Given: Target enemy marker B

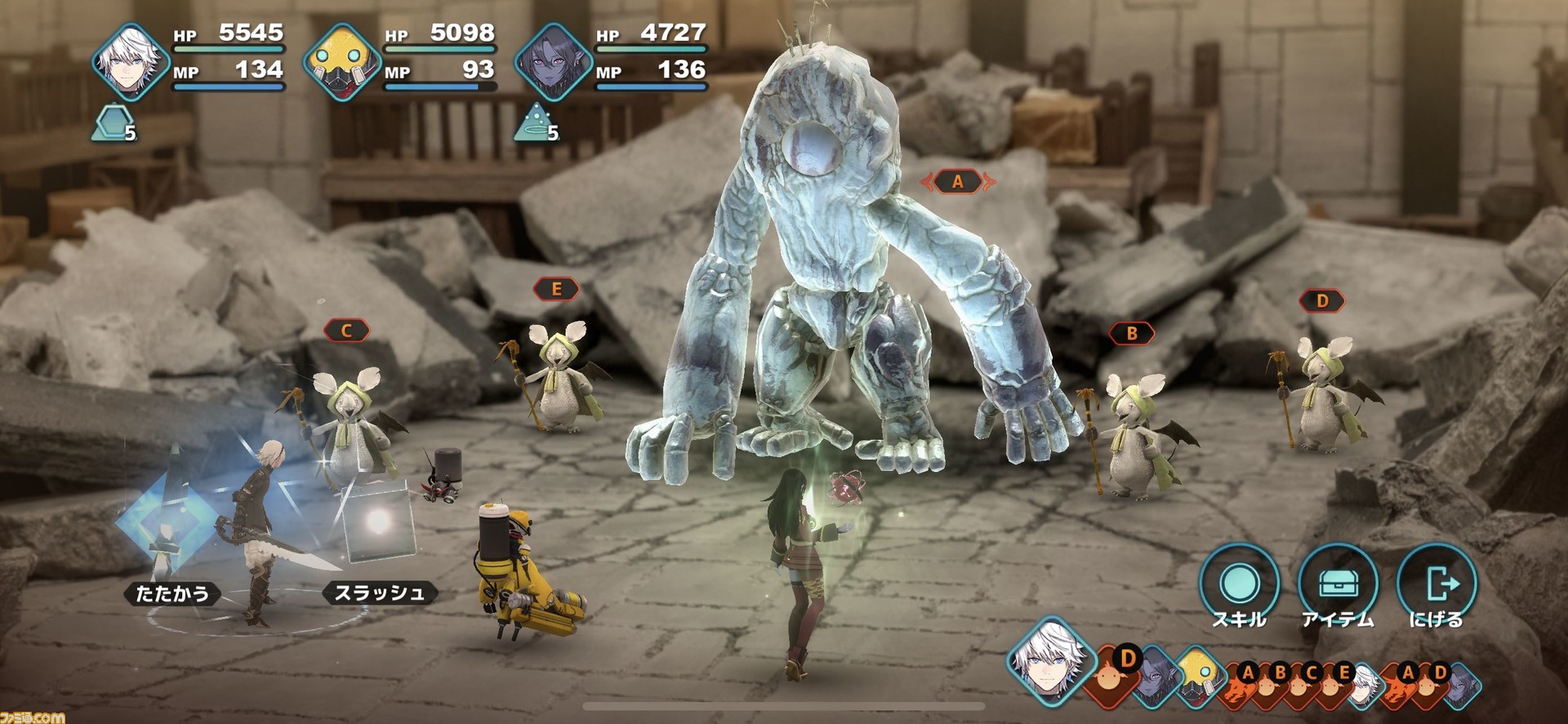Looking at the screenshot, I should (1132, 333).
